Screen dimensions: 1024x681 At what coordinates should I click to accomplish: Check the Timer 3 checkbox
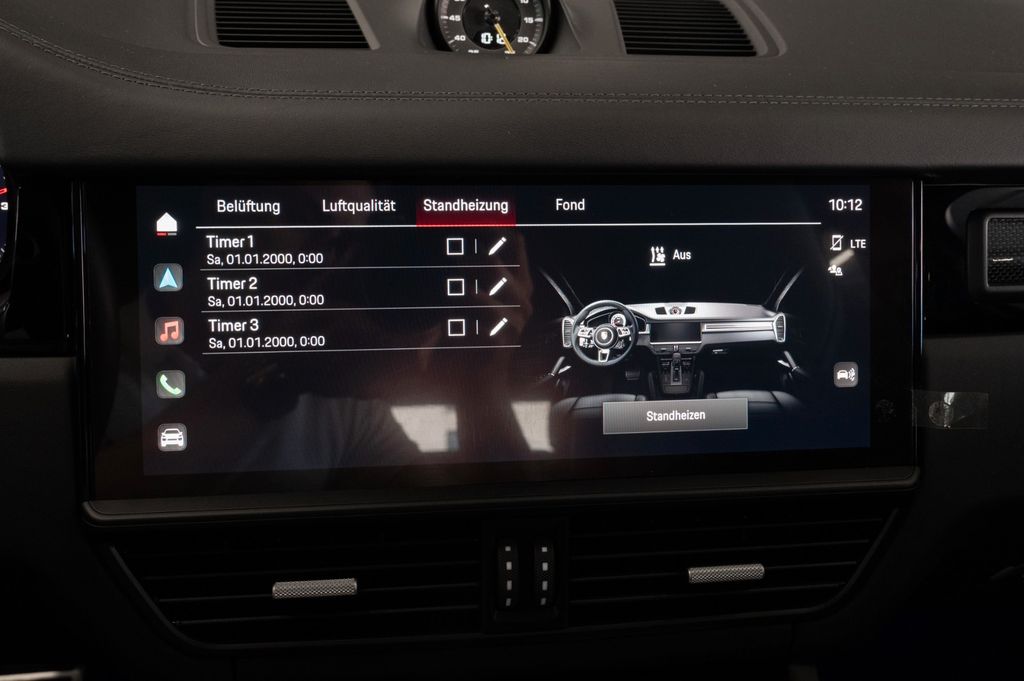pyautogui.click(x=457, y=327)
